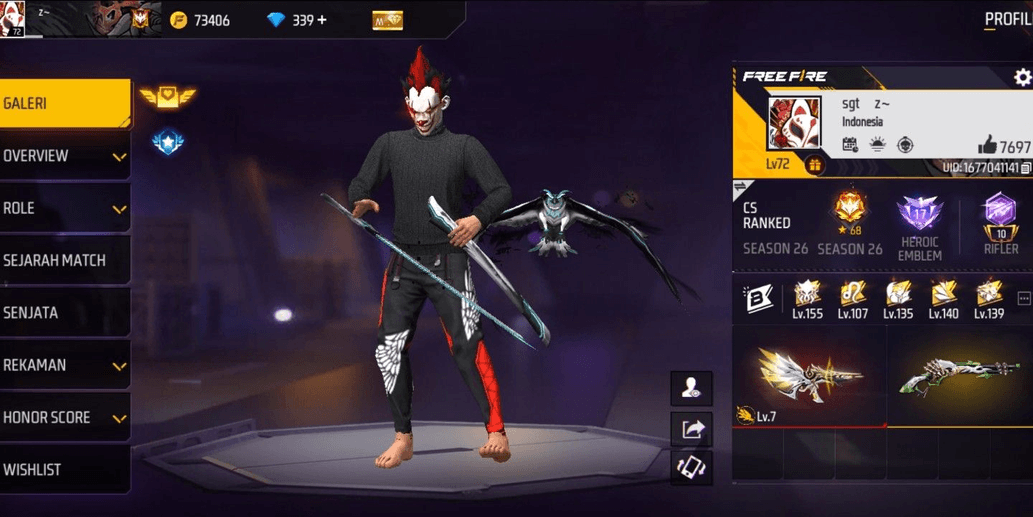This screenshot has width=1033, height=517.
Task: Open profile settings gear icon
Action: tap(1021, 77)
